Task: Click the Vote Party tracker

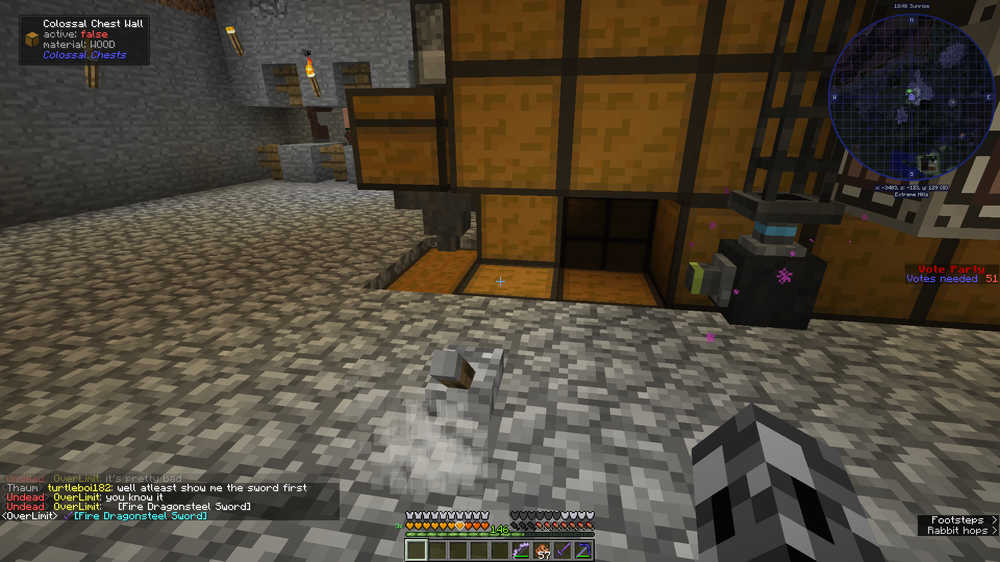Action: pyautogui.click(x=951, y=274)
